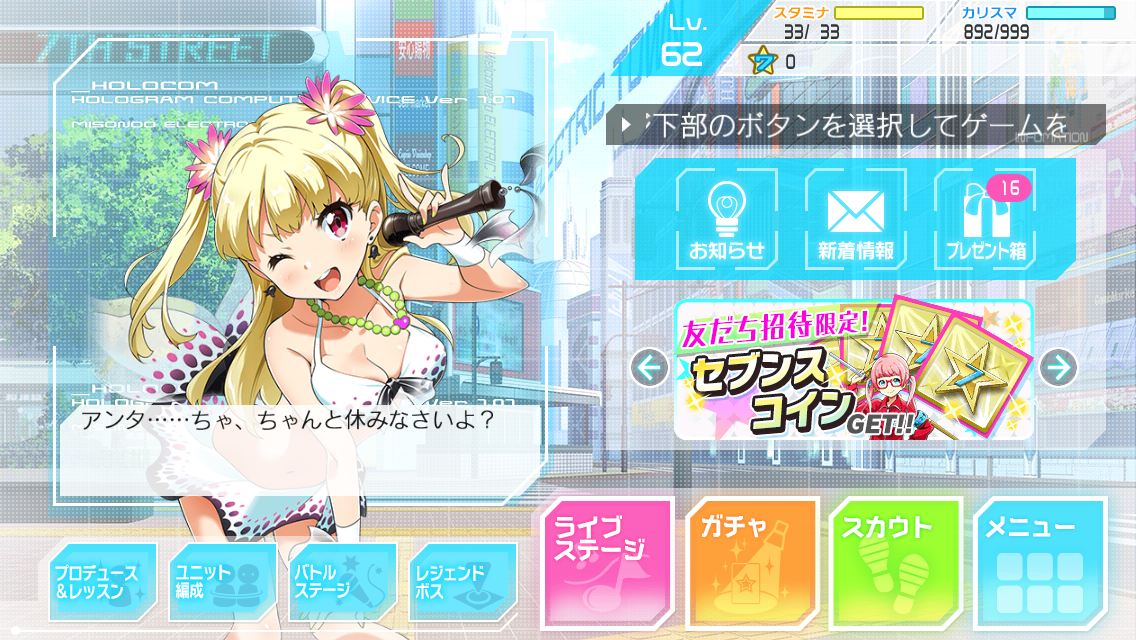Open the プレゼント箱 gift box
This screenshot has height=640, width=1136.
pos(985,220)
